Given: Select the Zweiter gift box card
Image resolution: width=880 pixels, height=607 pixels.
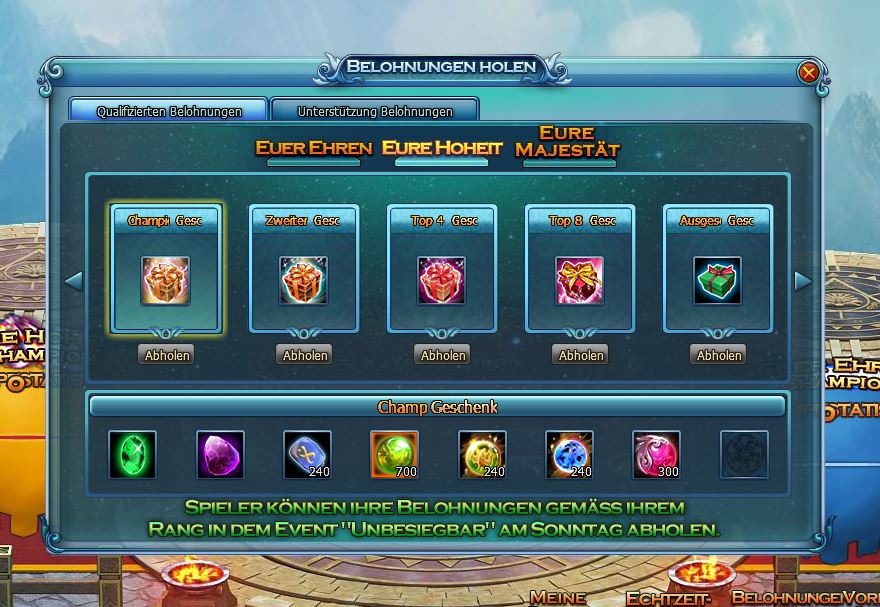Looking at the screenshot, I should pyautogui.click(x=304, y=268).
